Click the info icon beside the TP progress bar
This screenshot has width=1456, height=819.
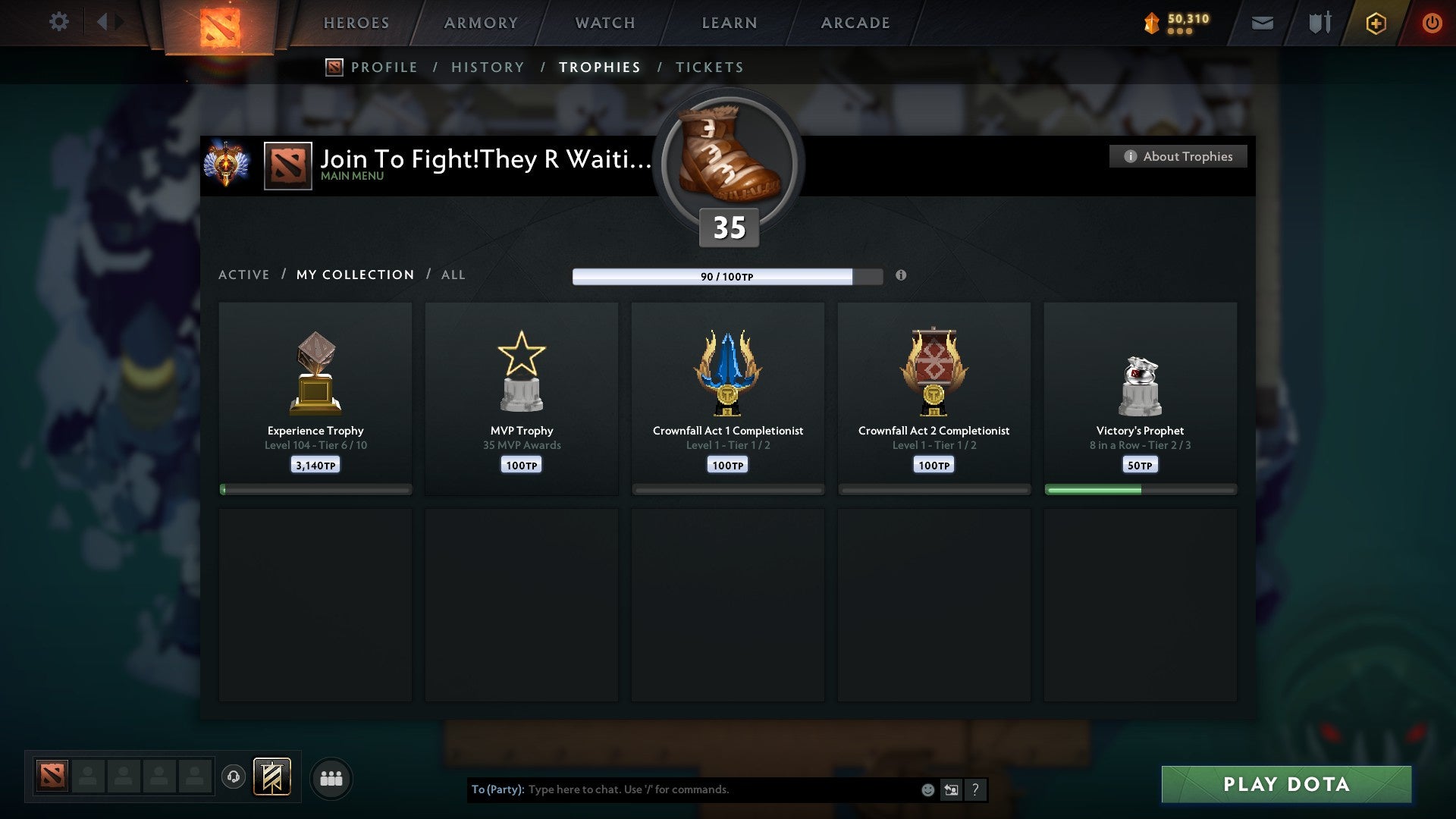pyautogui.click(x=901, y=276)
